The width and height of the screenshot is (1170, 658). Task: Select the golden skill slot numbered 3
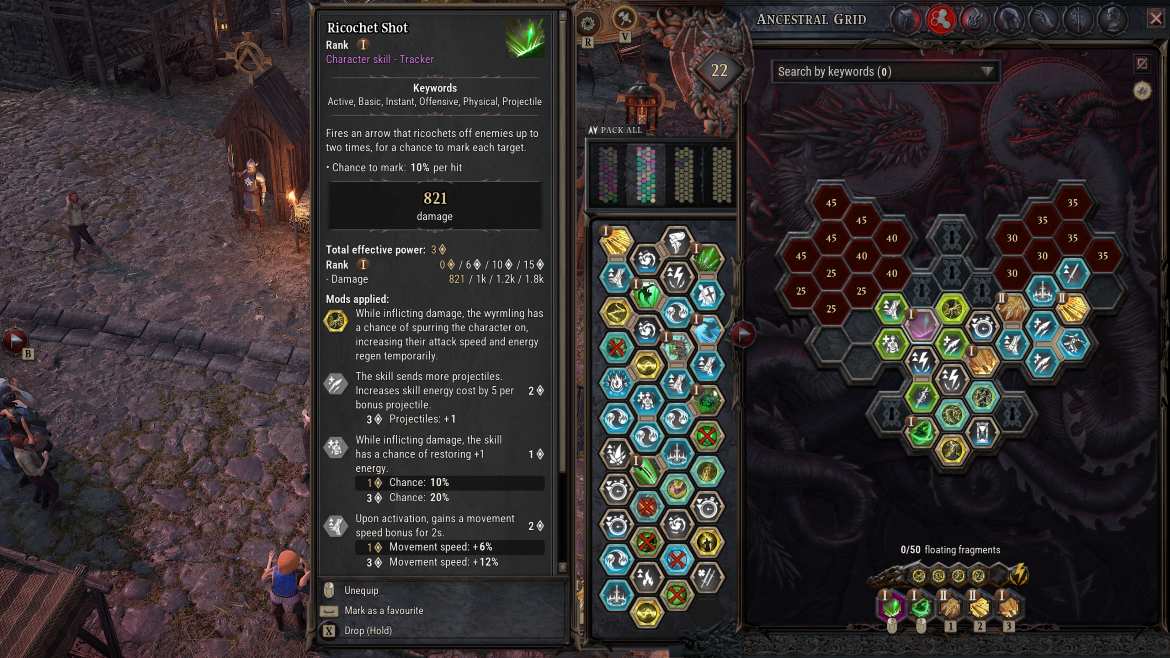pyautogui.click(x=1008, y=606)
